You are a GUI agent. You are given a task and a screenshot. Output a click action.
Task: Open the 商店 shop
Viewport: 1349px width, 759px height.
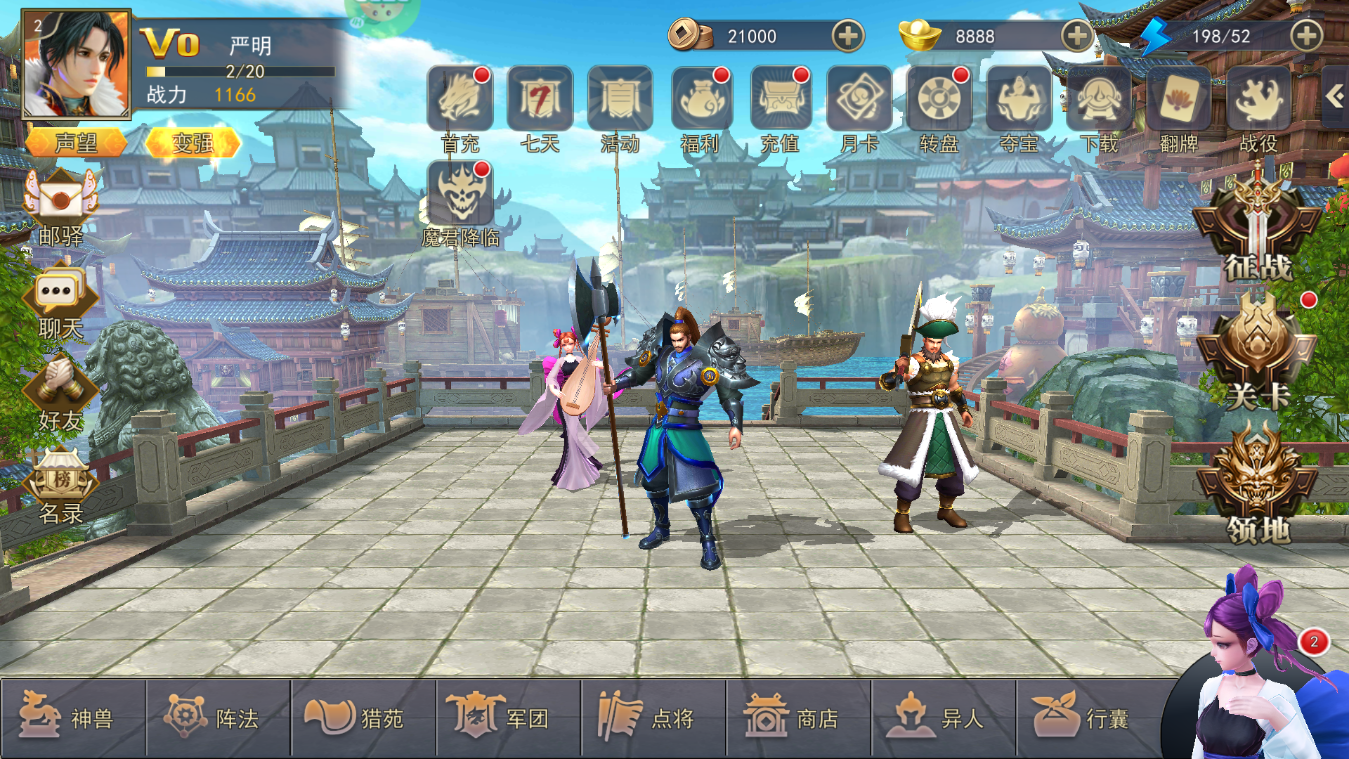coord(796,718)
